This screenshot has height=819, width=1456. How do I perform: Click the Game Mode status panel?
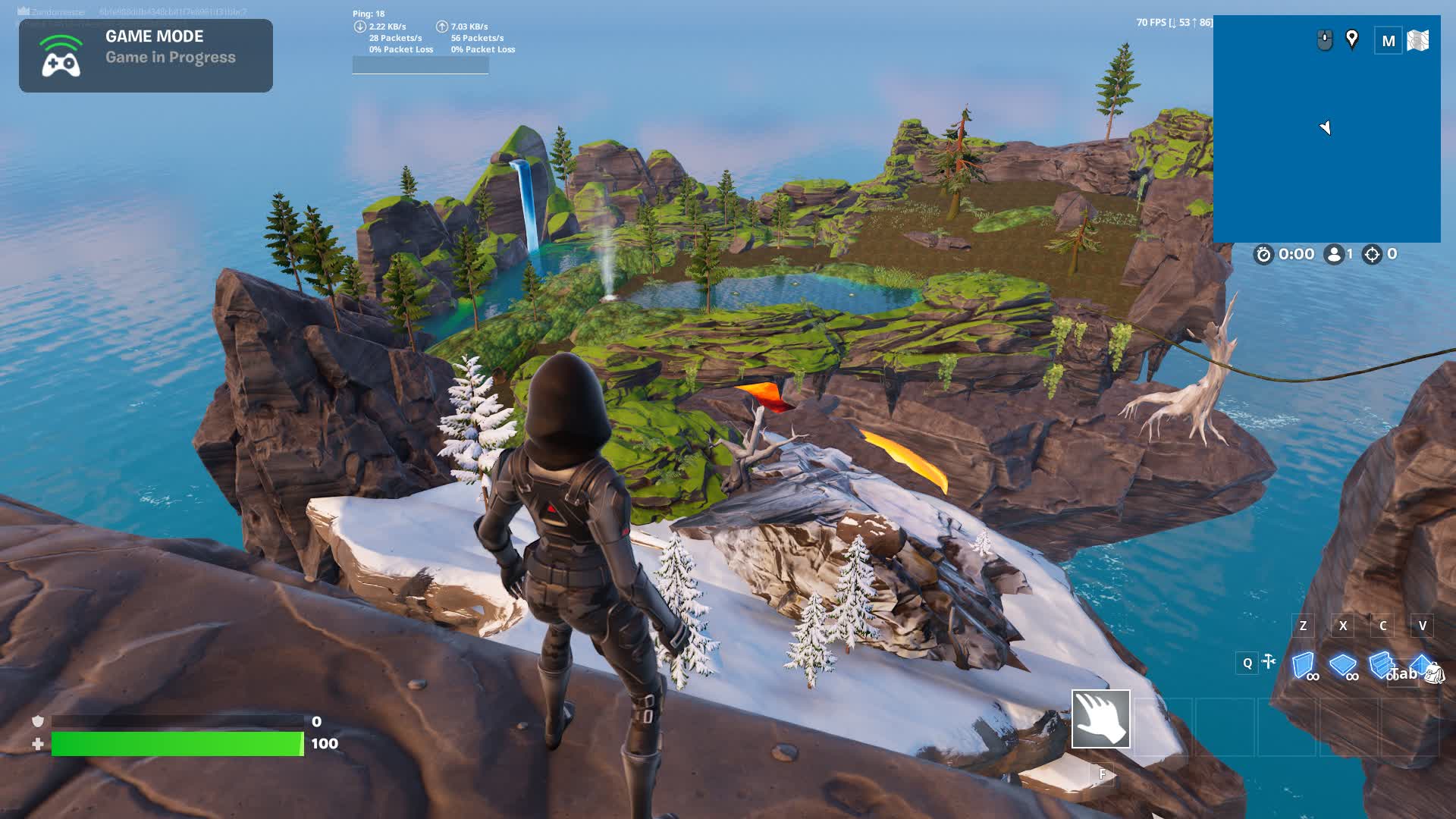coord(146,56)
